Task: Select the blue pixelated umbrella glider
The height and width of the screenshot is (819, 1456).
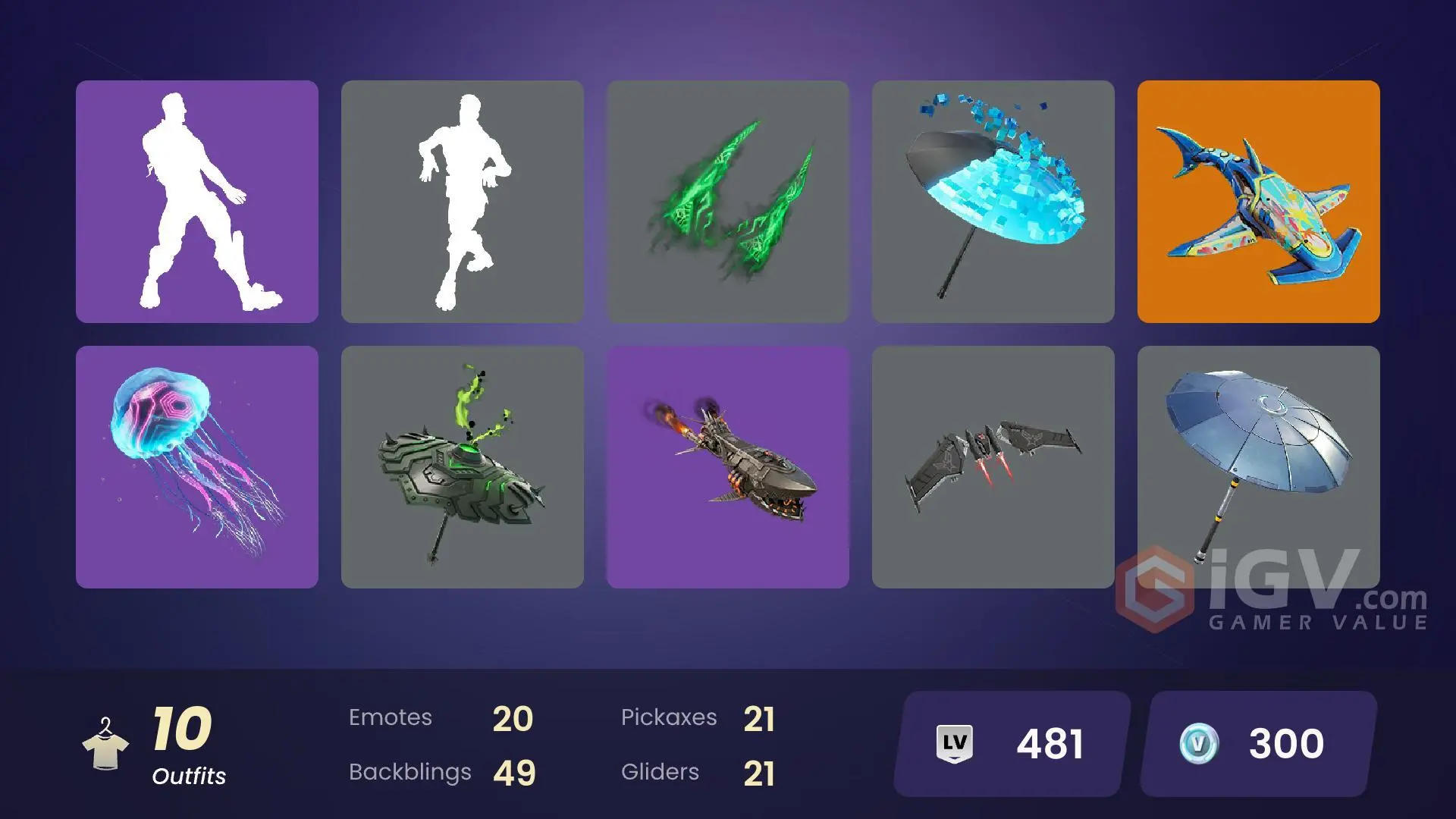Action: (x=992, y=202)
